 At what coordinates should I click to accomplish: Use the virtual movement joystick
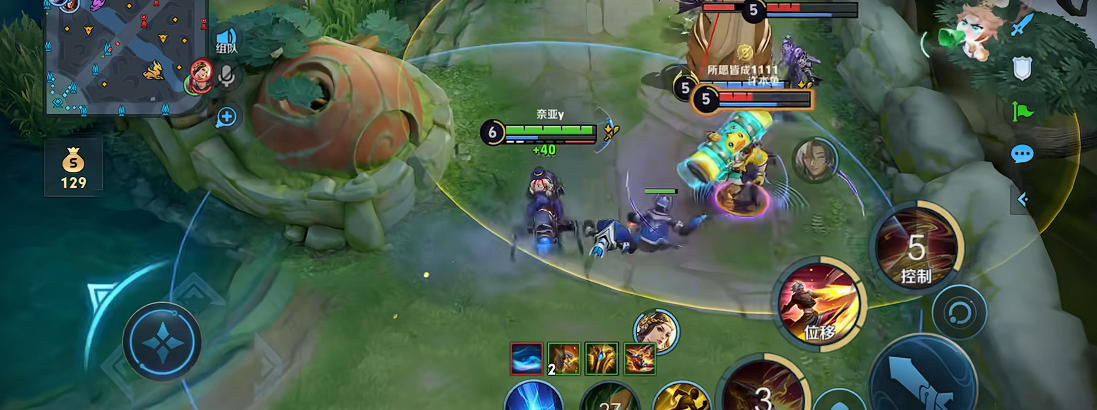pos(161,342)
